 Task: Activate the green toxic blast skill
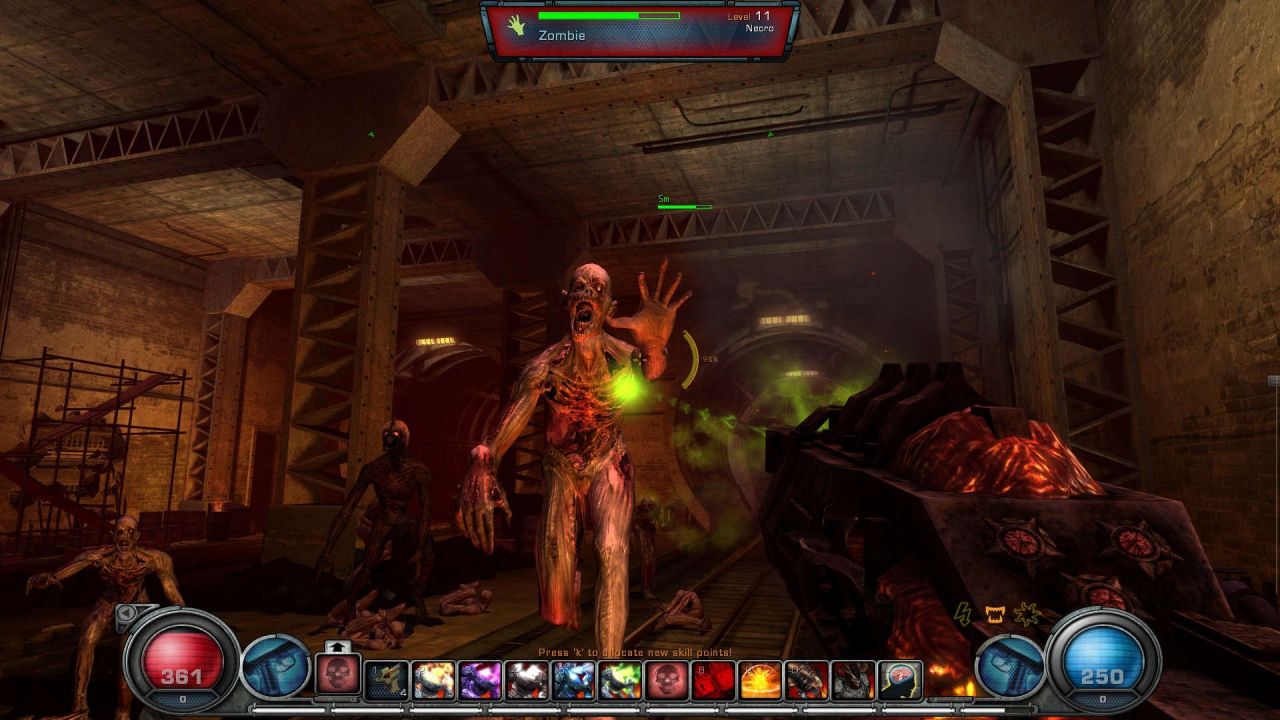[x=620, y=680]
